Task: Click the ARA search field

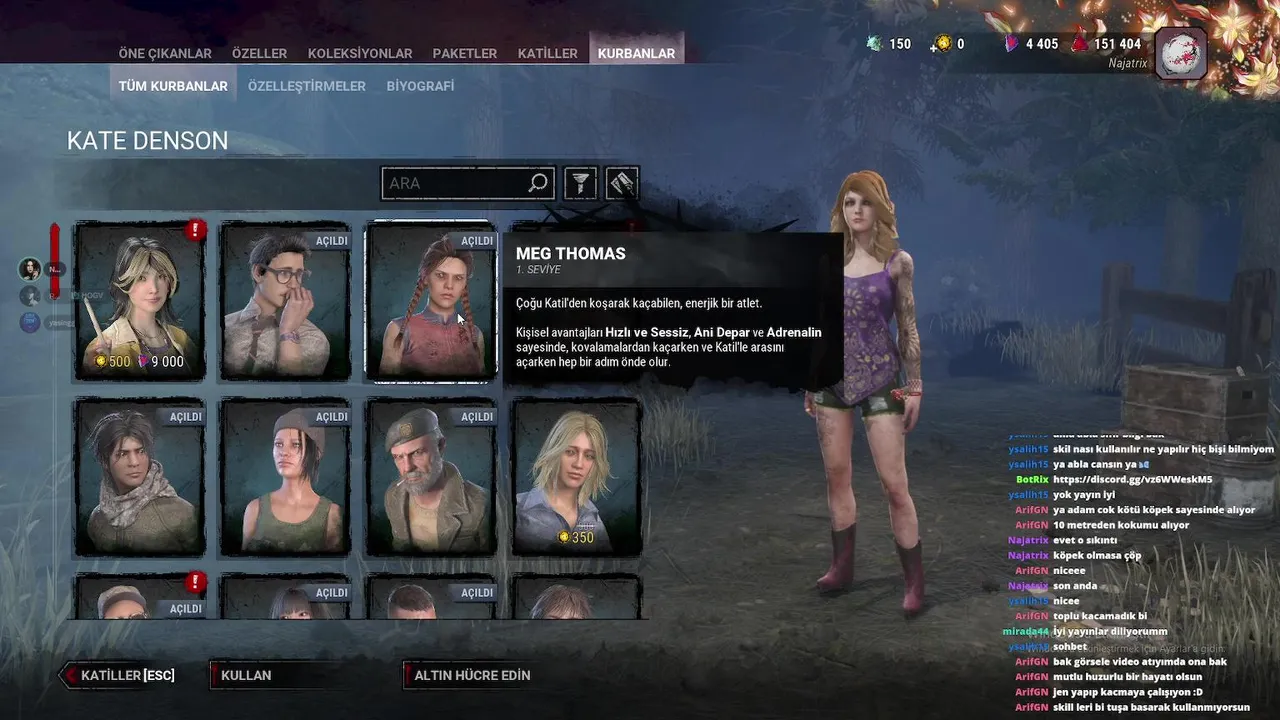Action: click(455, 183)
